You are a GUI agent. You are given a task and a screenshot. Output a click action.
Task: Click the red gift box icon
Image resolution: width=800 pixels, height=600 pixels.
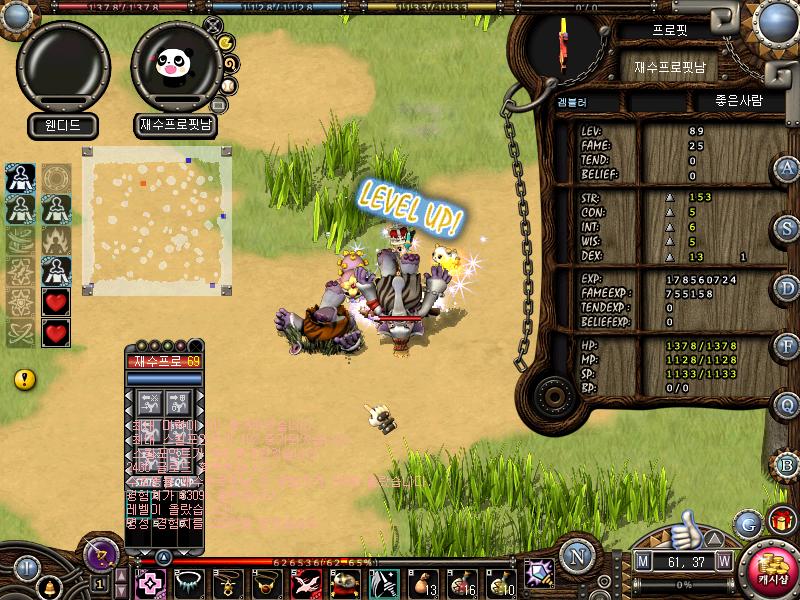coord(780,520)
